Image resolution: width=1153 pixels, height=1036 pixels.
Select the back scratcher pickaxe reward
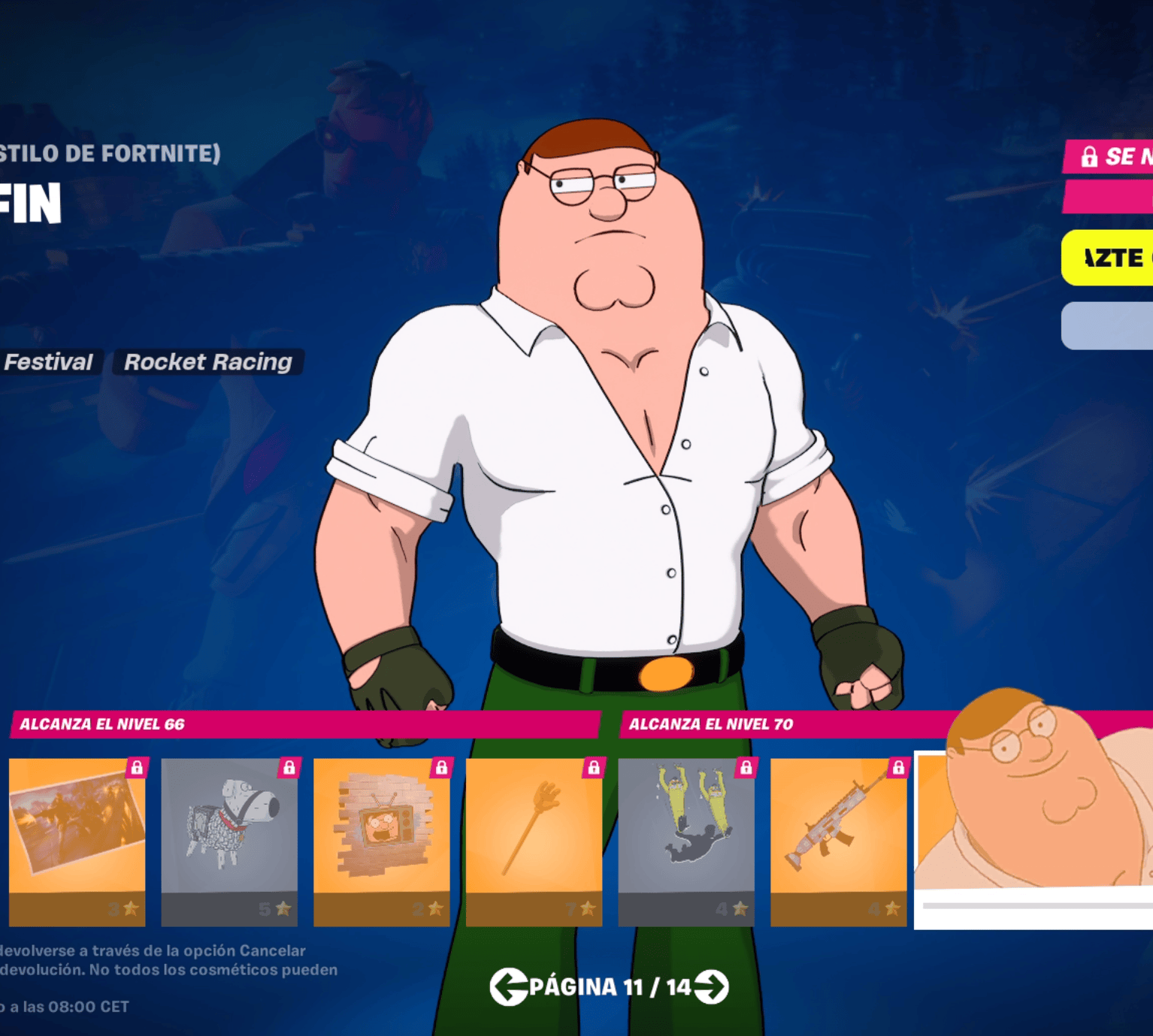pyautogui.click(x=534, y=841)
